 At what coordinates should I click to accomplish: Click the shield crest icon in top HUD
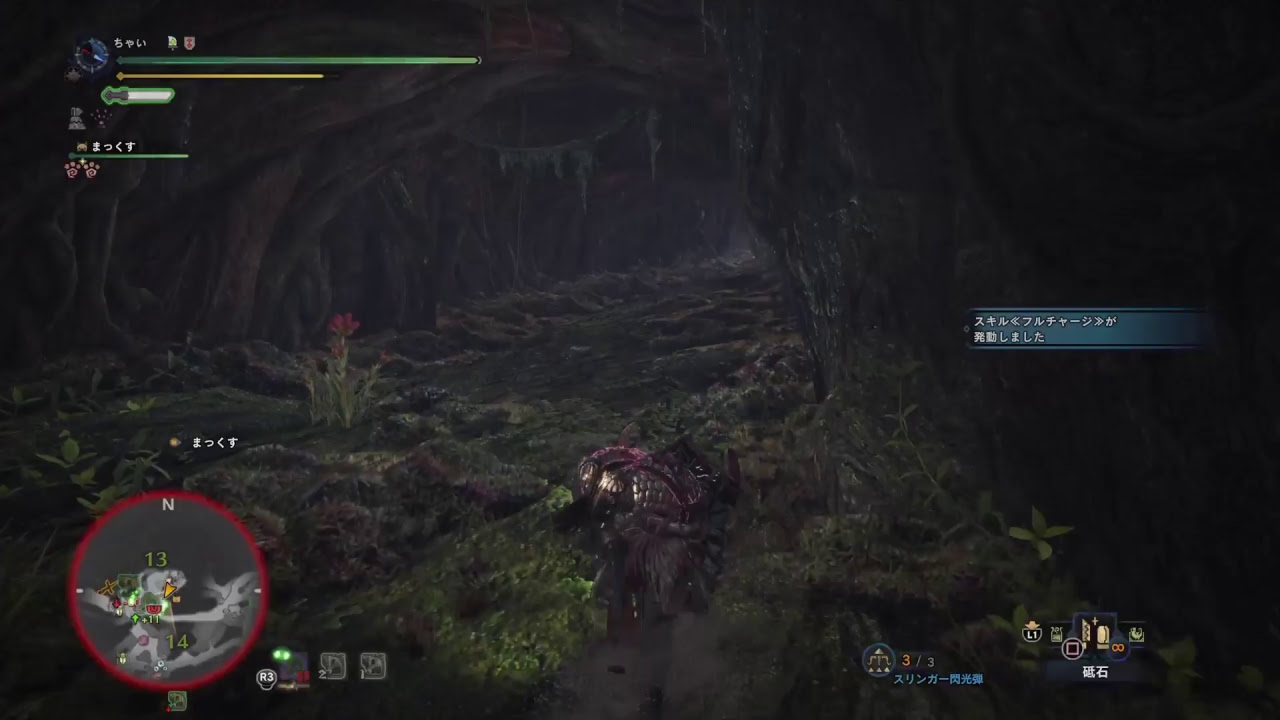click(189, 43)
